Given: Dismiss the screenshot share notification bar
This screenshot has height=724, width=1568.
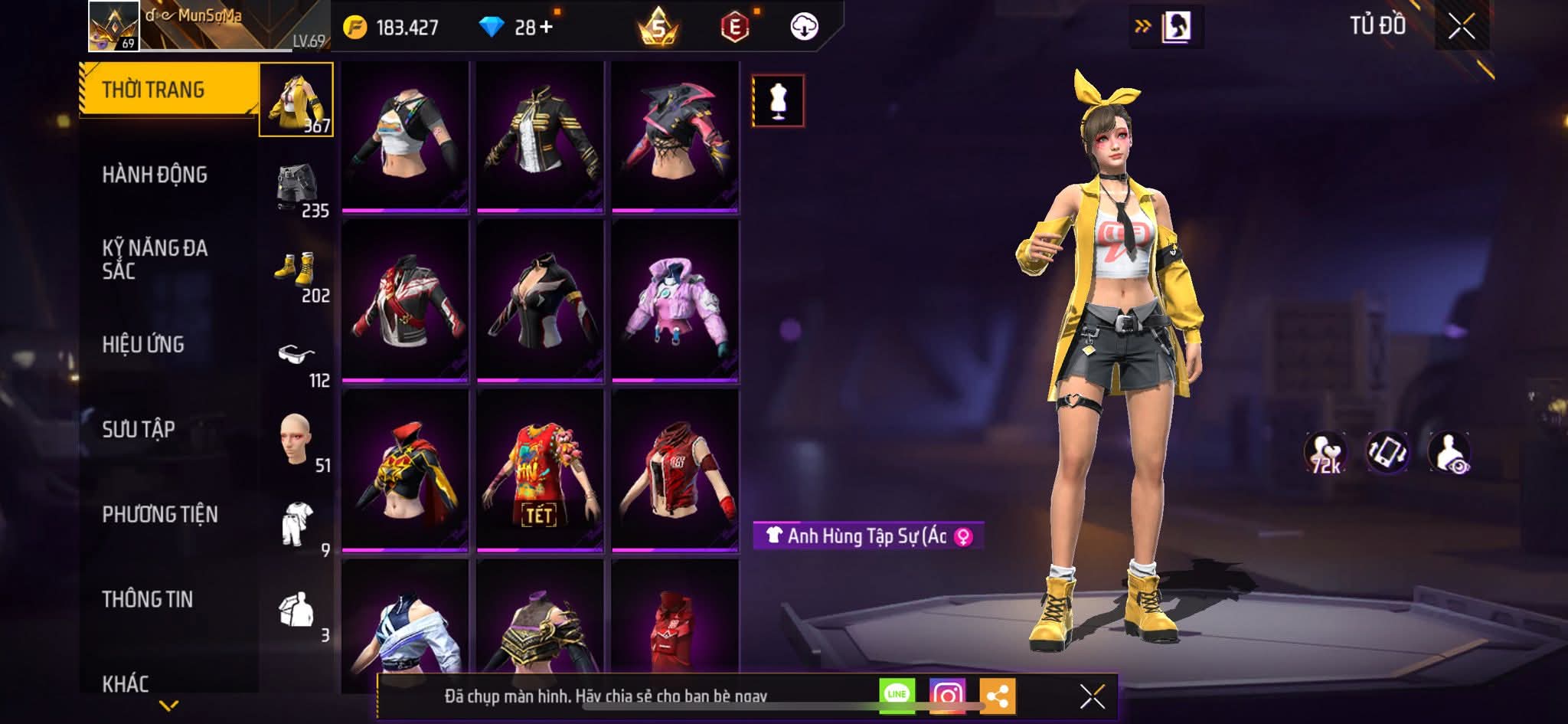Looking at the screenshot, I should 1092,696.
